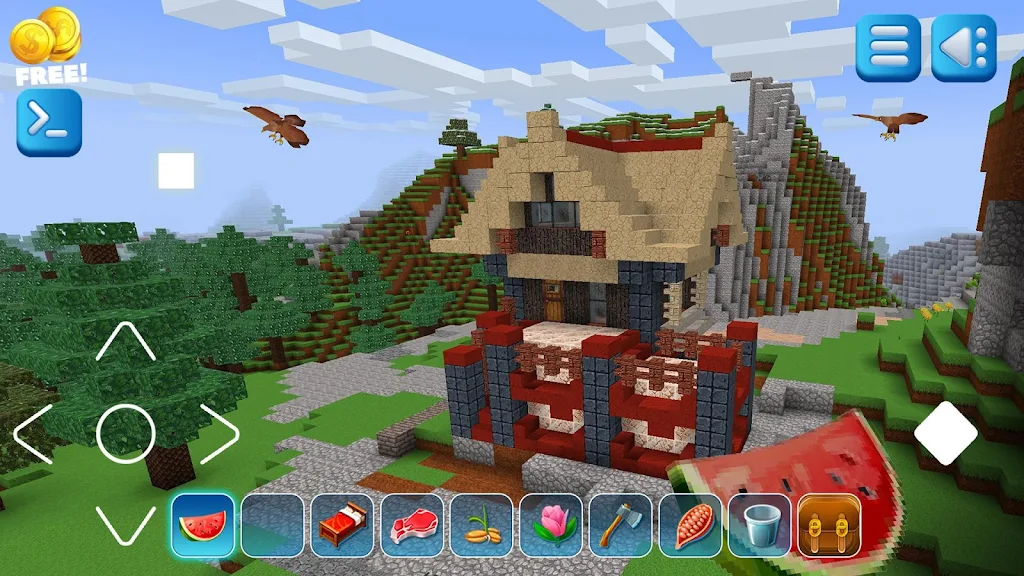The height and width of the screenshot is (576, 1024).
Task: Tap the down arrow on the movement pad
Action: (x=126, y=524)
